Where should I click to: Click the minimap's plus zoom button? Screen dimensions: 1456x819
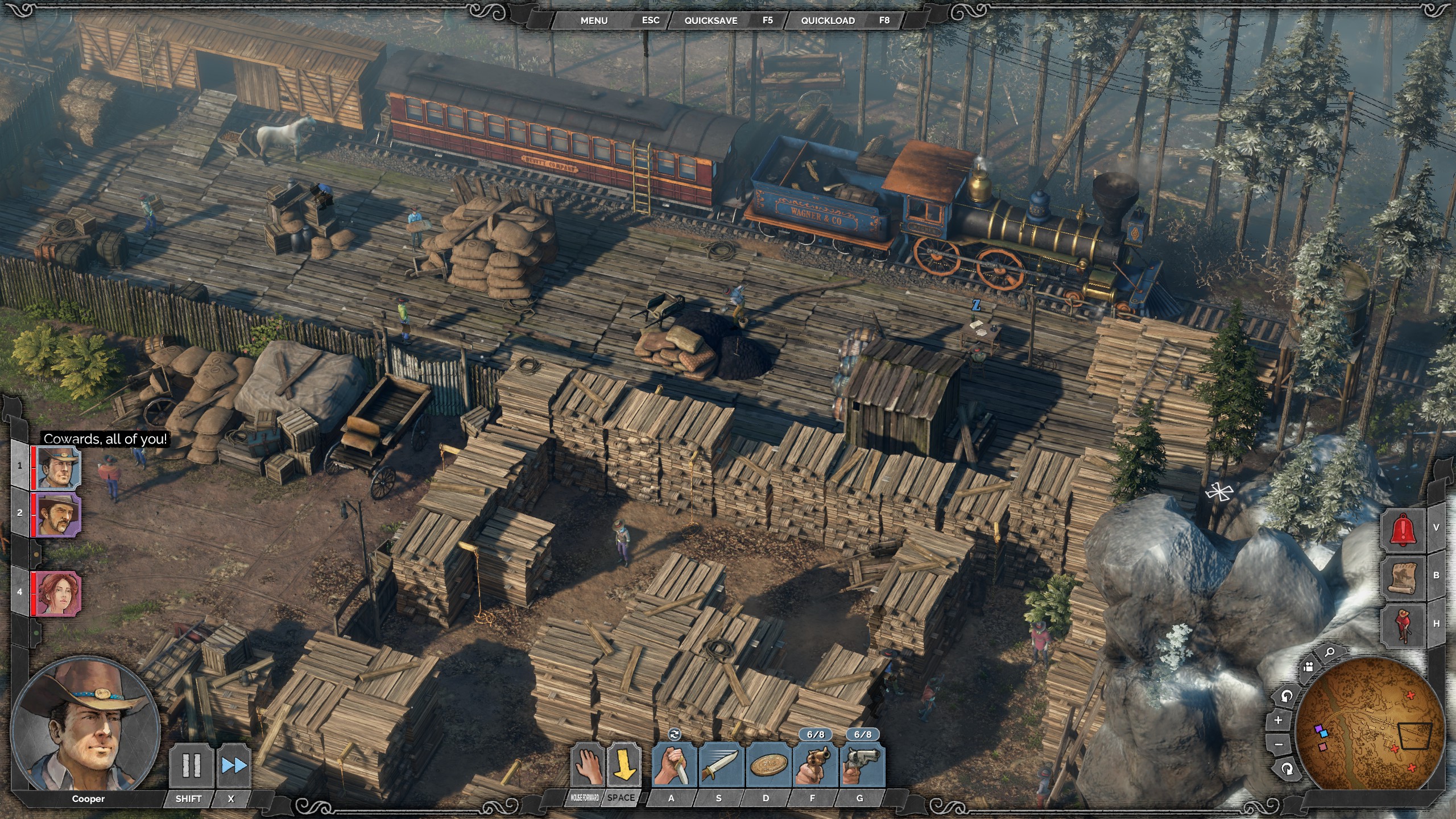pos(1279,721)
